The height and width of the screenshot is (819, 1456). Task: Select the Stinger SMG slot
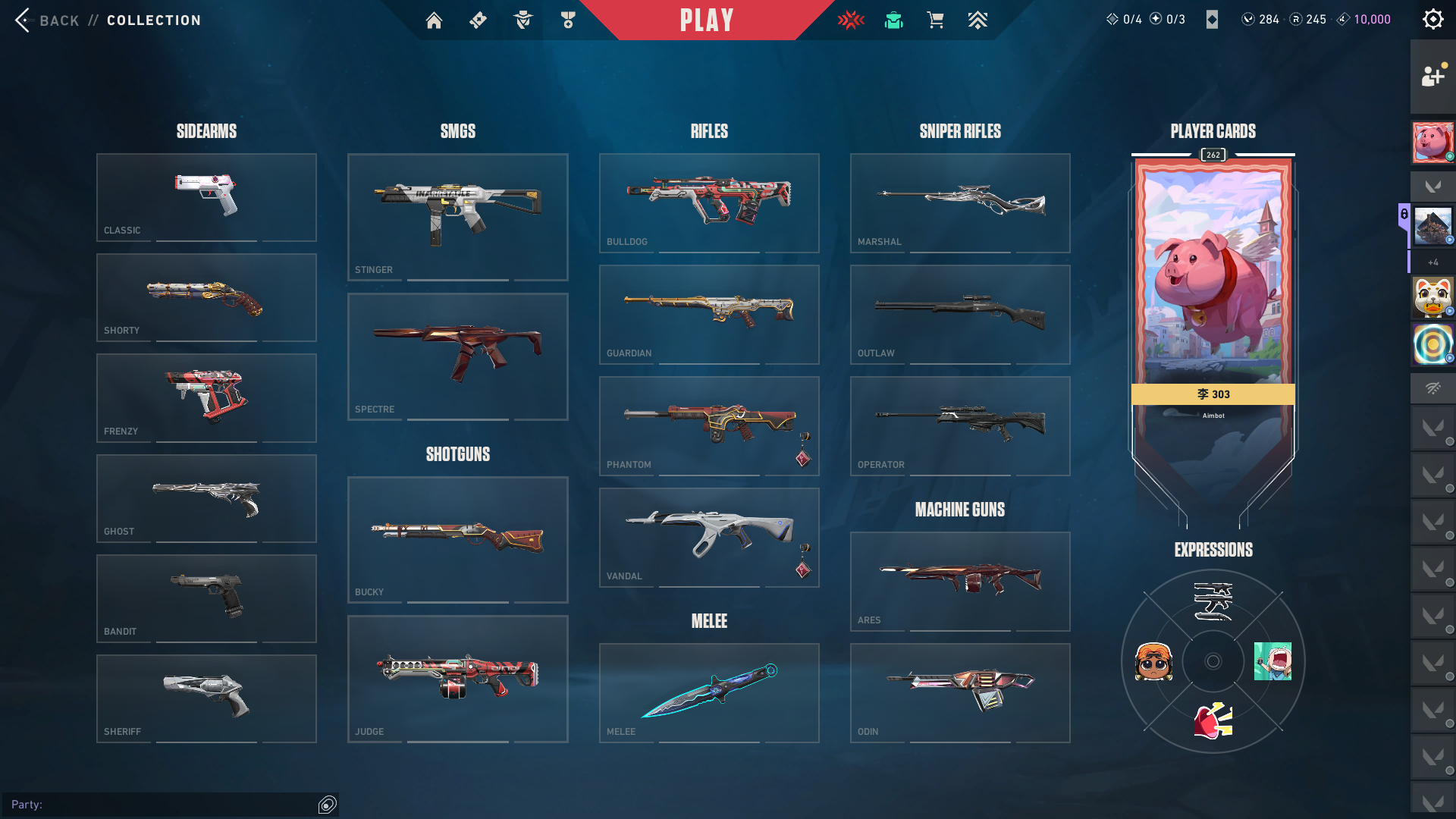(x=457, y=217)
